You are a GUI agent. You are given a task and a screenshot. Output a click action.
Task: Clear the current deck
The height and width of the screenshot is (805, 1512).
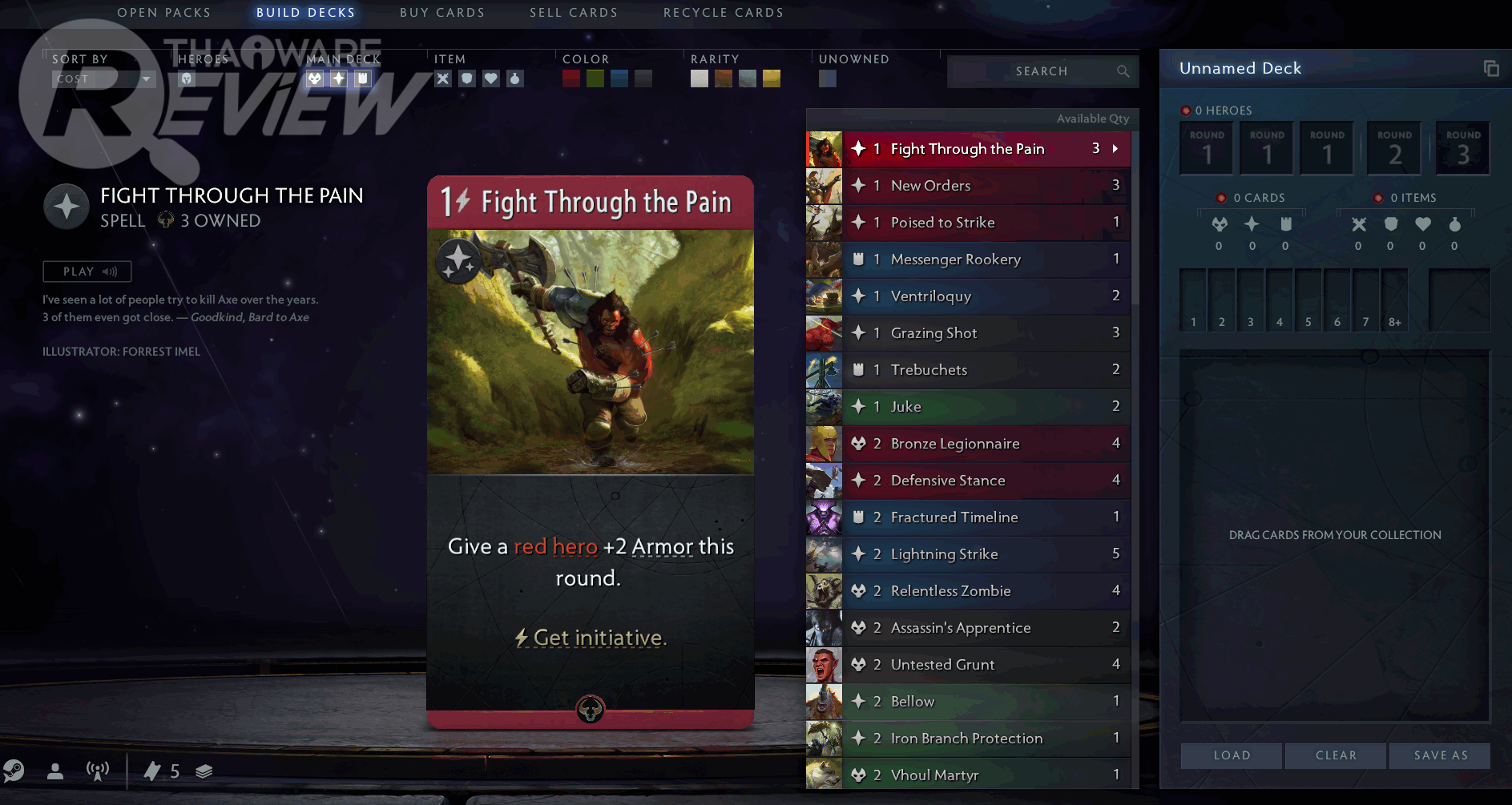click(x=1336, y=755)
